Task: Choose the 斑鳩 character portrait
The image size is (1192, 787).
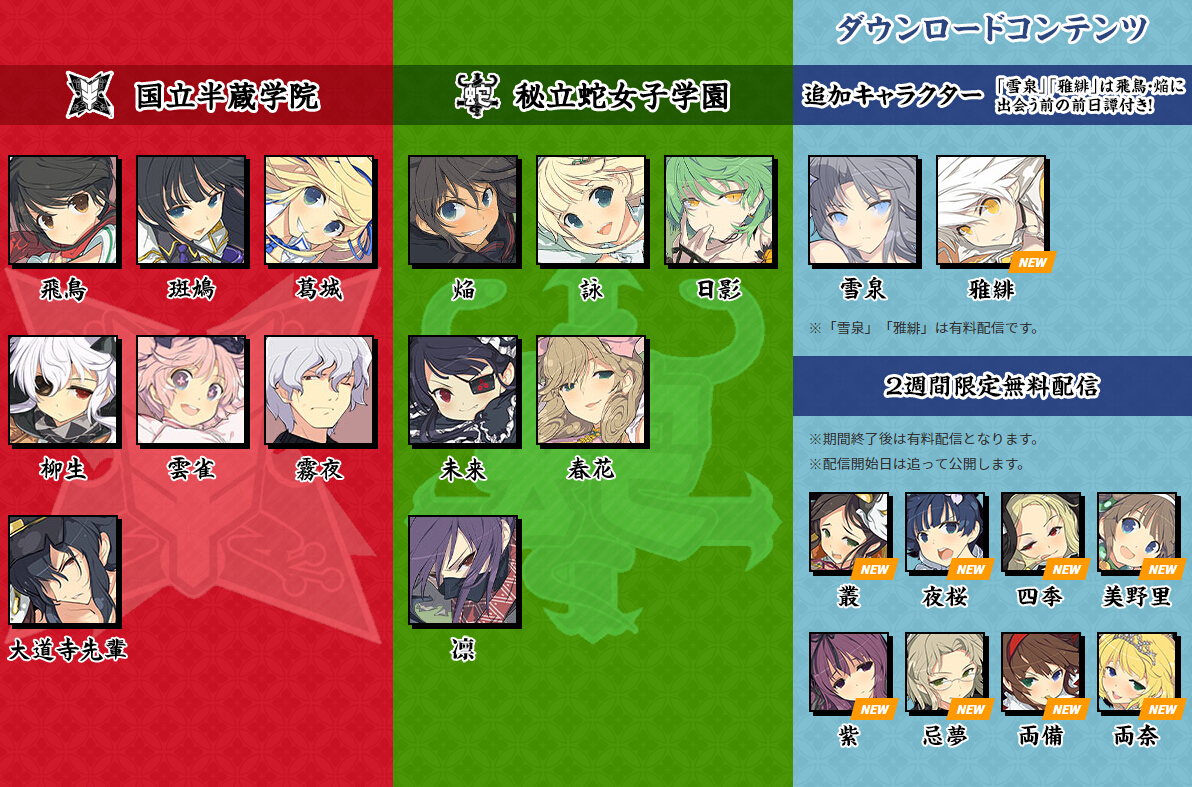Action: tap(191, 210)
